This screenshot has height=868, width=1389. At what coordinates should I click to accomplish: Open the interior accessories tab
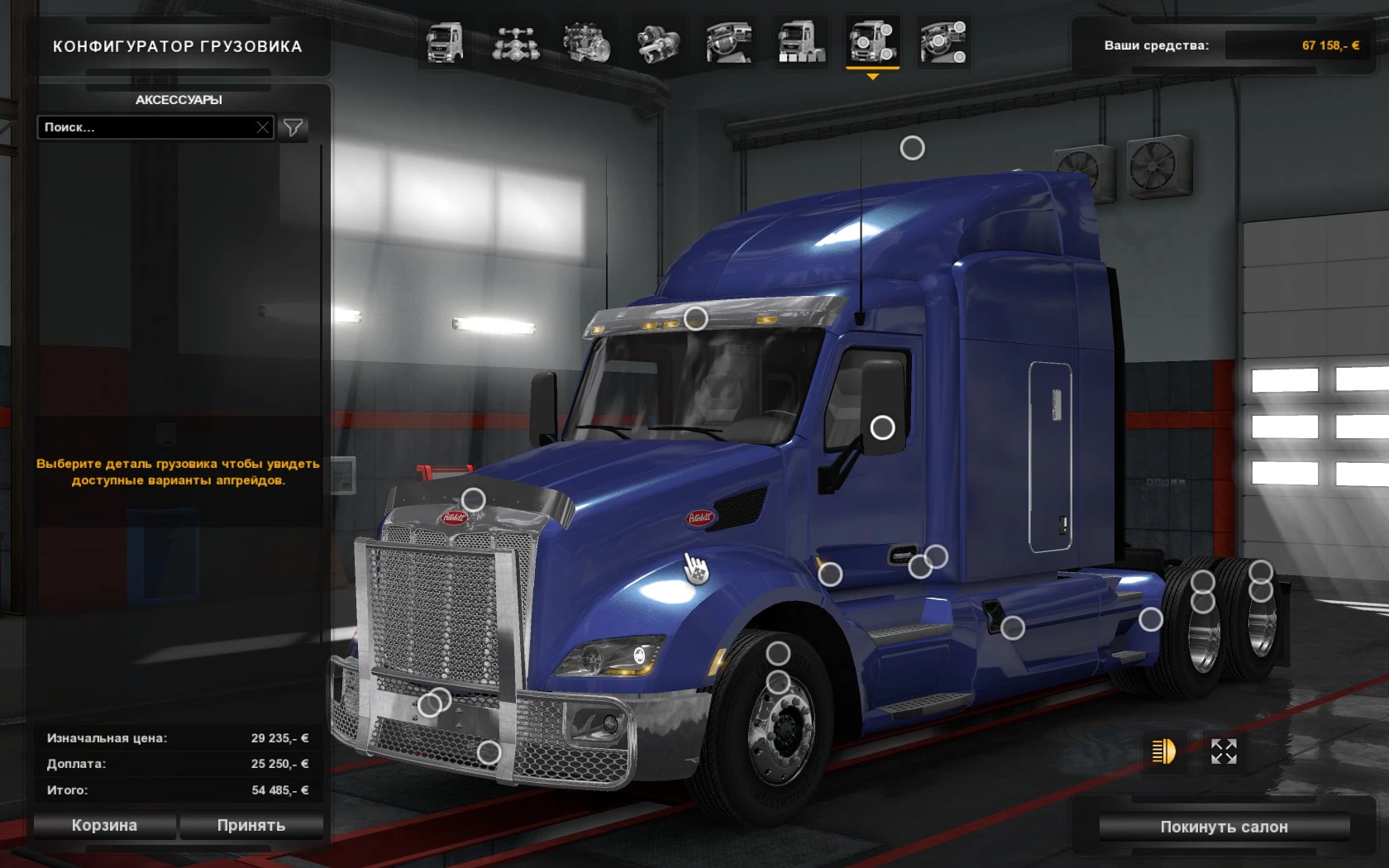(x=943, y=43)
